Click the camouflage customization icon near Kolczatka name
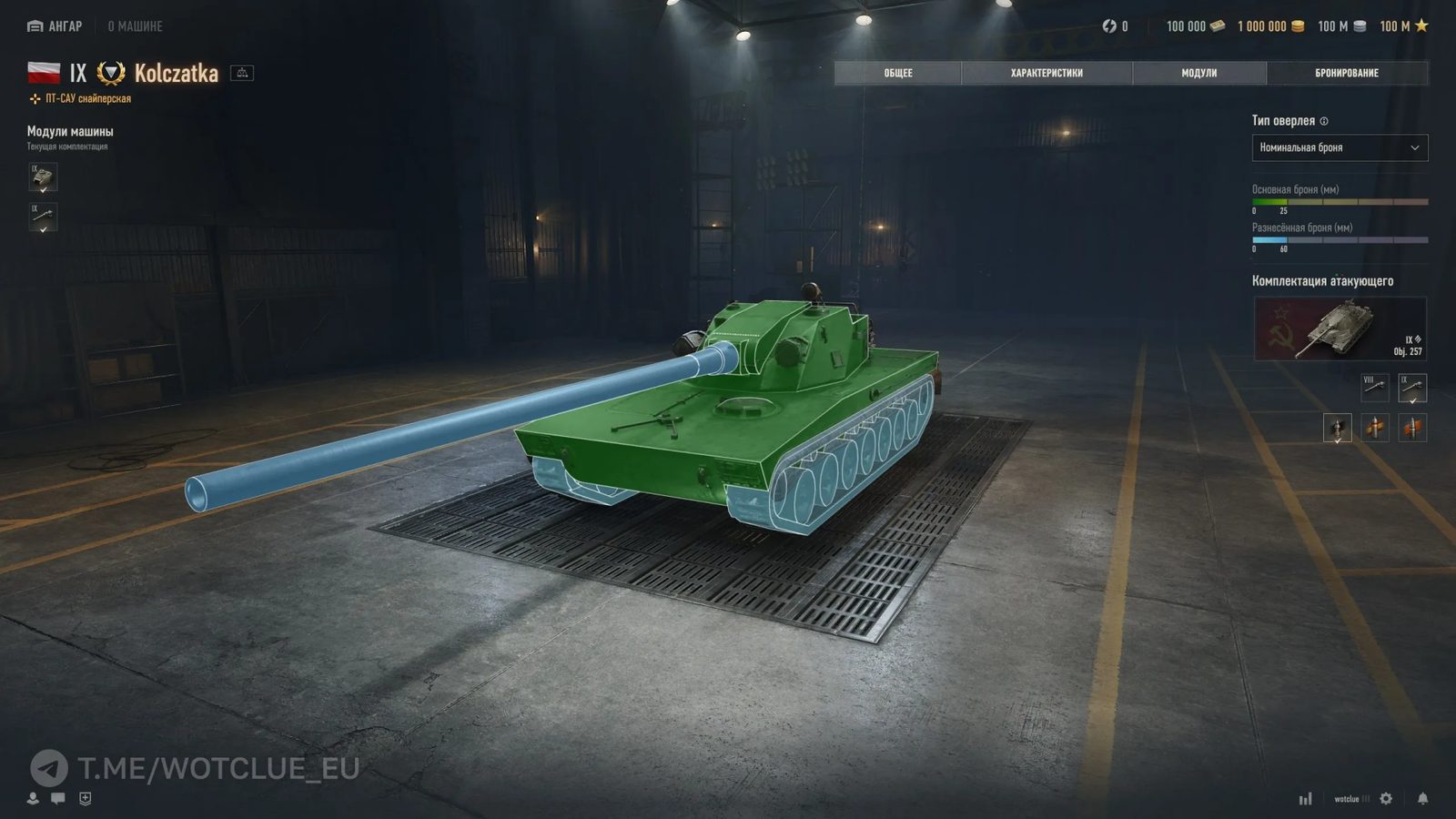 (240, 73)
